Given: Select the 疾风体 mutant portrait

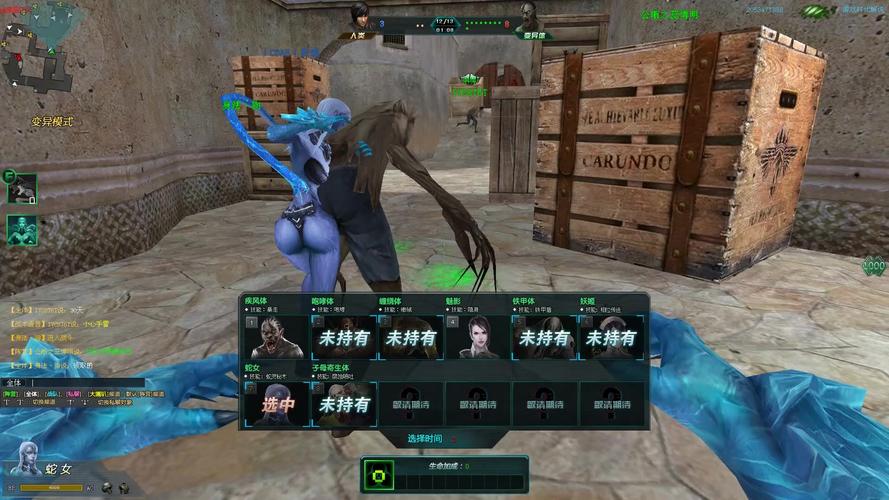Looking at the screenshot, I should coord(277,338).
